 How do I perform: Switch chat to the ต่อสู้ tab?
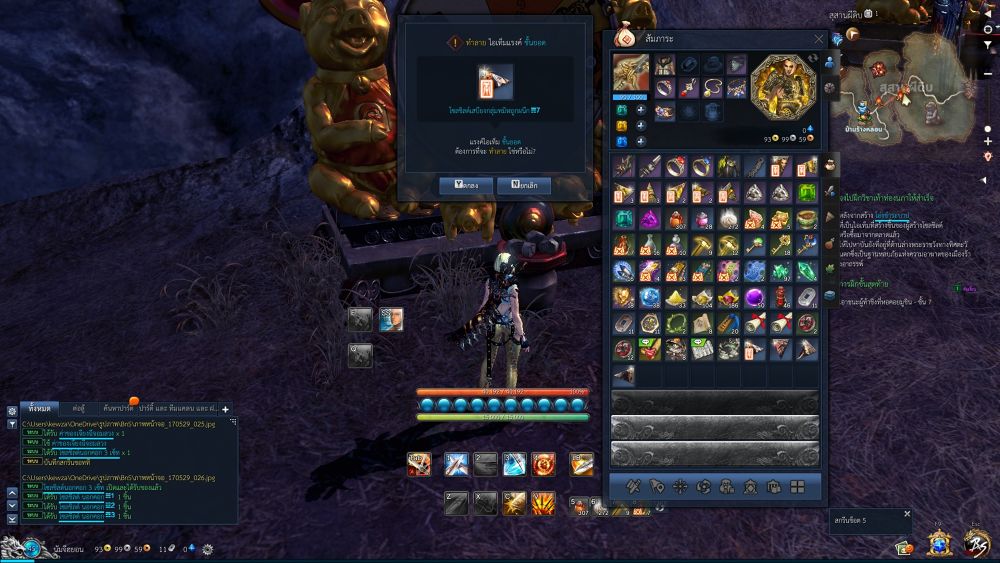(78, 409)
